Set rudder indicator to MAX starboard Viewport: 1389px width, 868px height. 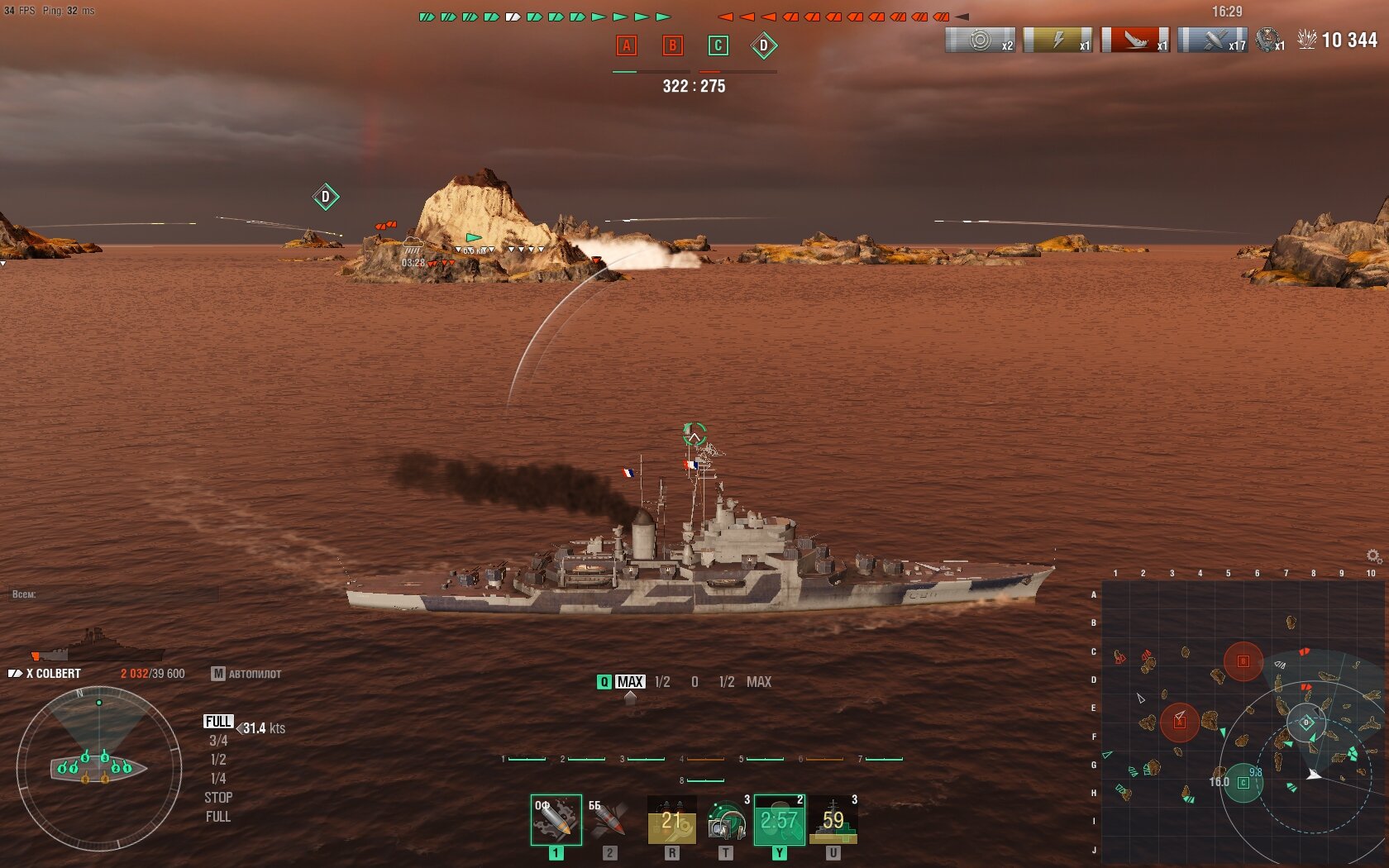[758, 682]
